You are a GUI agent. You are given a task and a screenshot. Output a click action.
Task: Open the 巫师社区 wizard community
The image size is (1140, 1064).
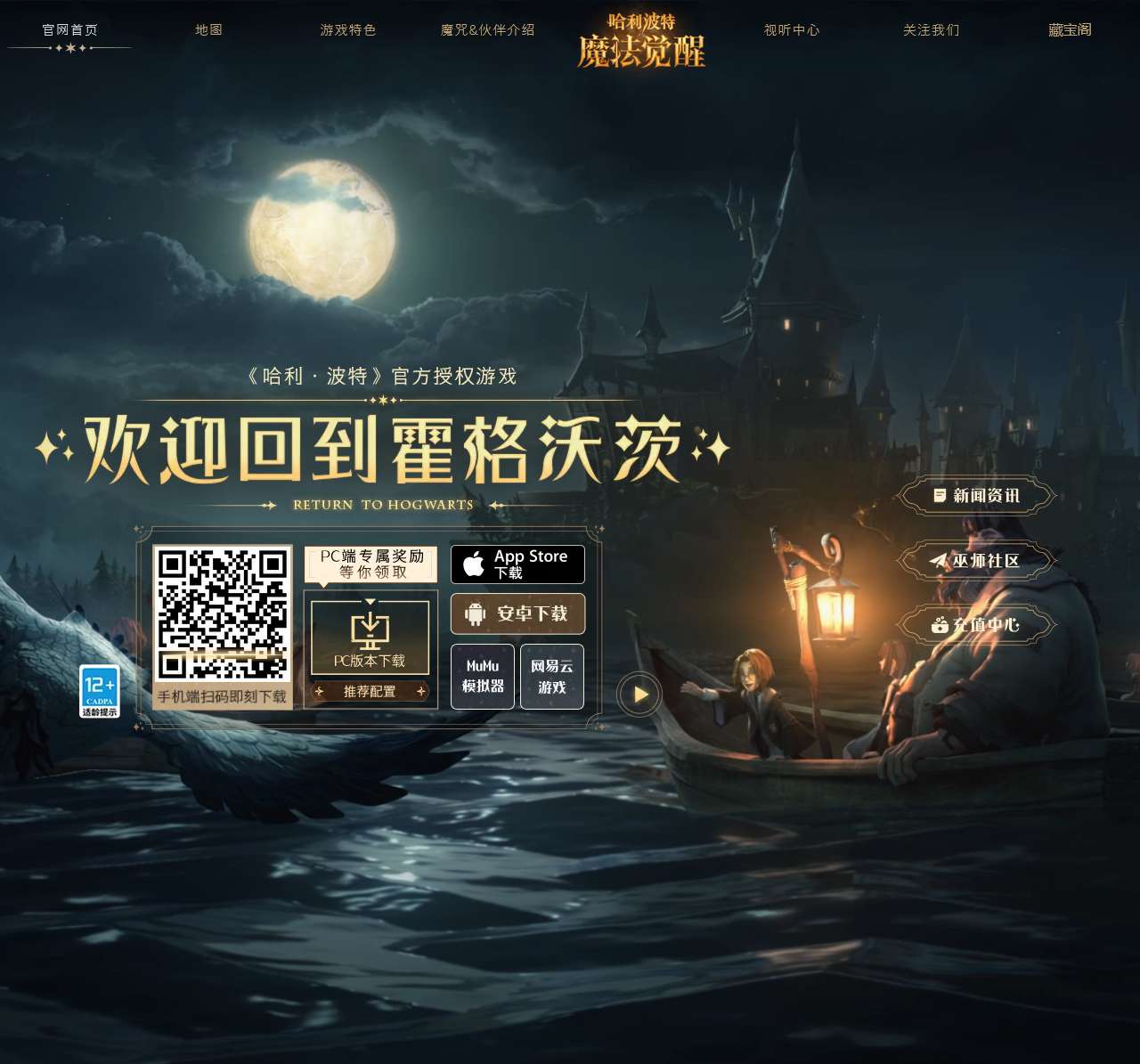[976, 561]
